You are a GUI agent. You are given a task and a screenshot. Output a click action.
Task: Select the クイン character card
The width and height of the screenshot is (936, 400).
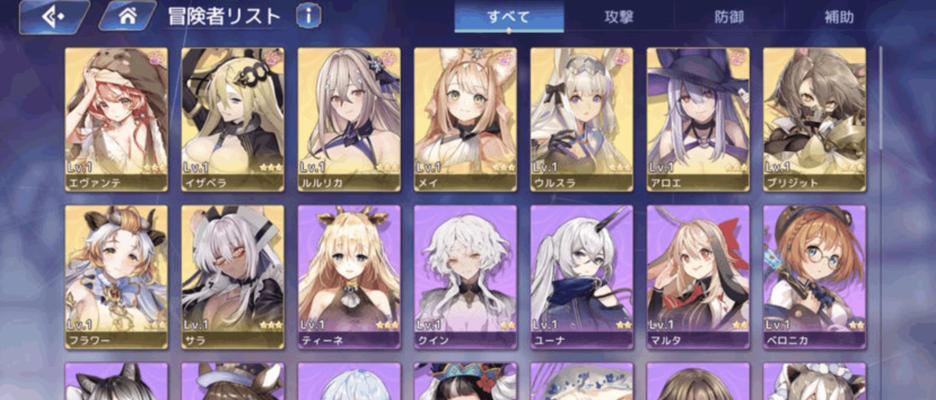(465, 277)
